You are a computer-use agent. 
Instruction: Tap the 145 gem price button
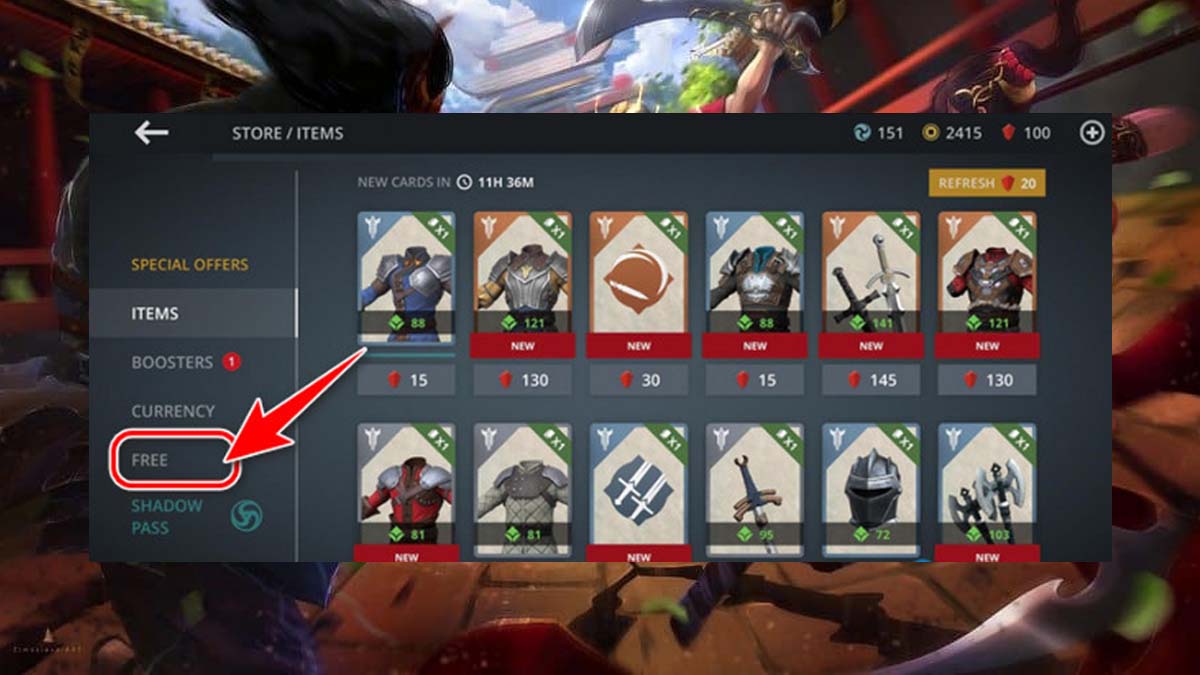tap(870, 380)
